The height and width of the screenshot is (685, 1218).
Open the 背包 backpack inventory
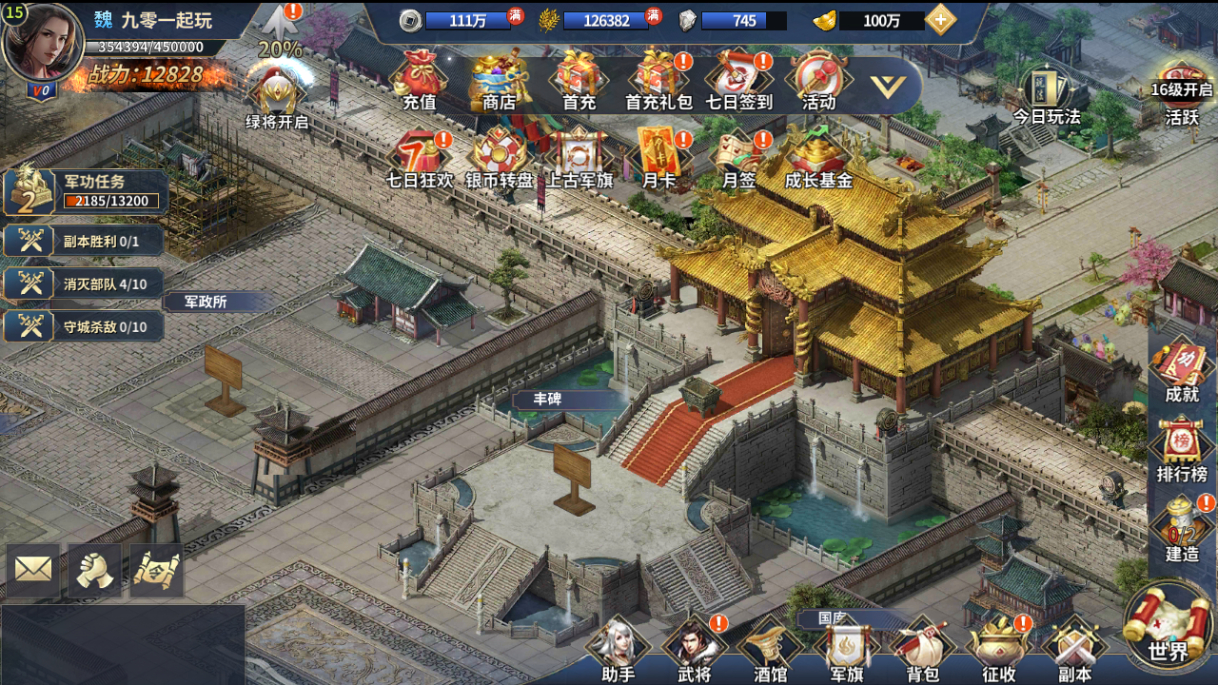click(x=922, y=648)
